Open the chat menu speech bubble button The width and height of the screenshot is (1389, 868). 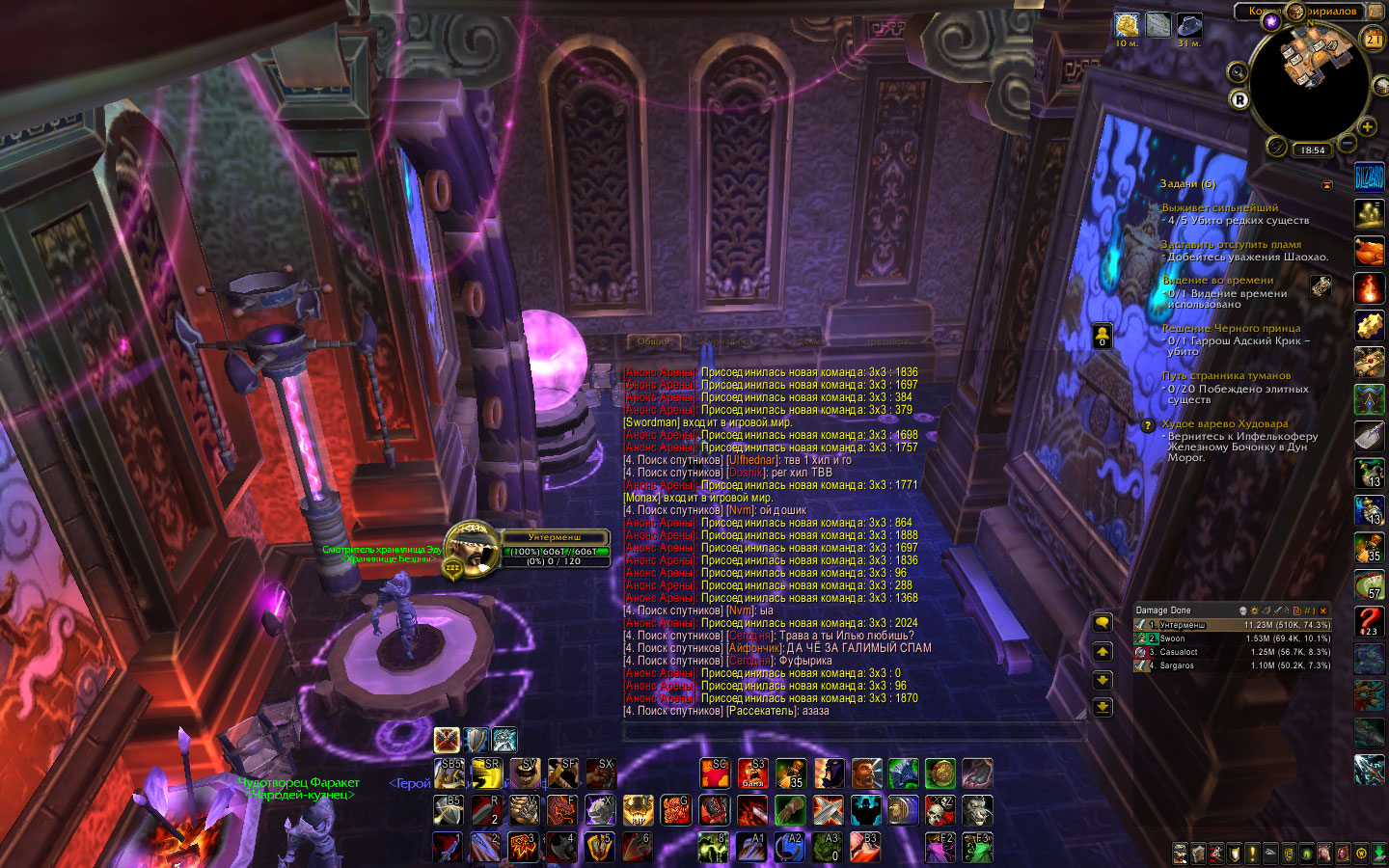[1103, 623]
